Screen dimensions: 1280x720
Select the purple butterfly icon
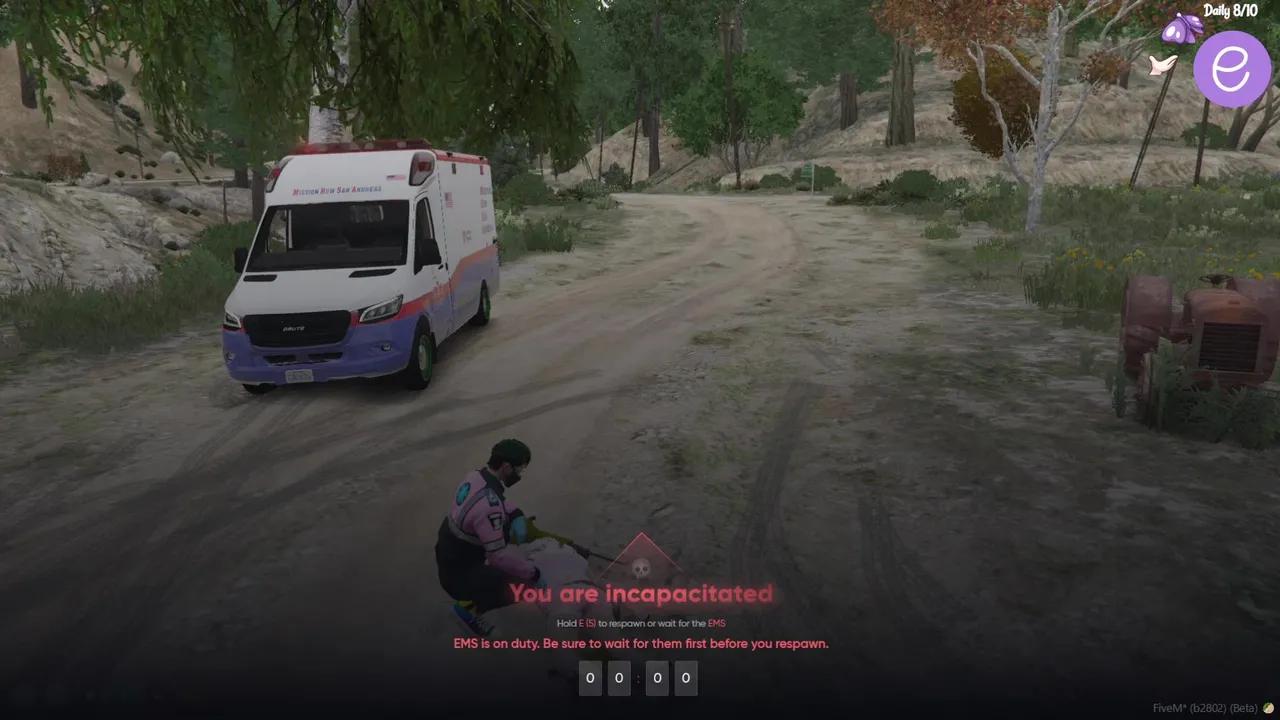pyautogui.click(x=1182, y=29)
